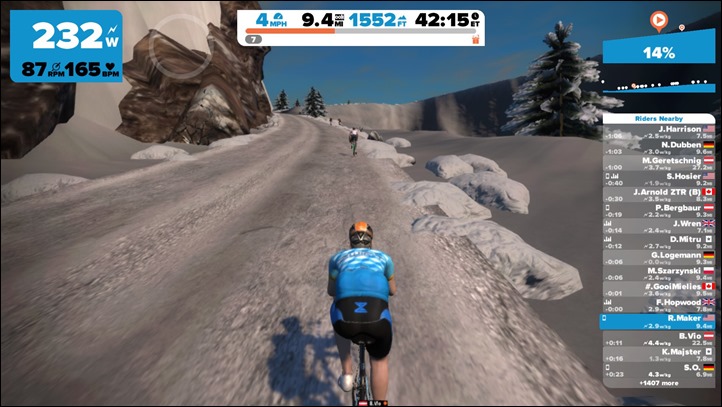Choose P.Bergbaur from the rider list
Screen dimensions: 722x407
pos(658,211)
